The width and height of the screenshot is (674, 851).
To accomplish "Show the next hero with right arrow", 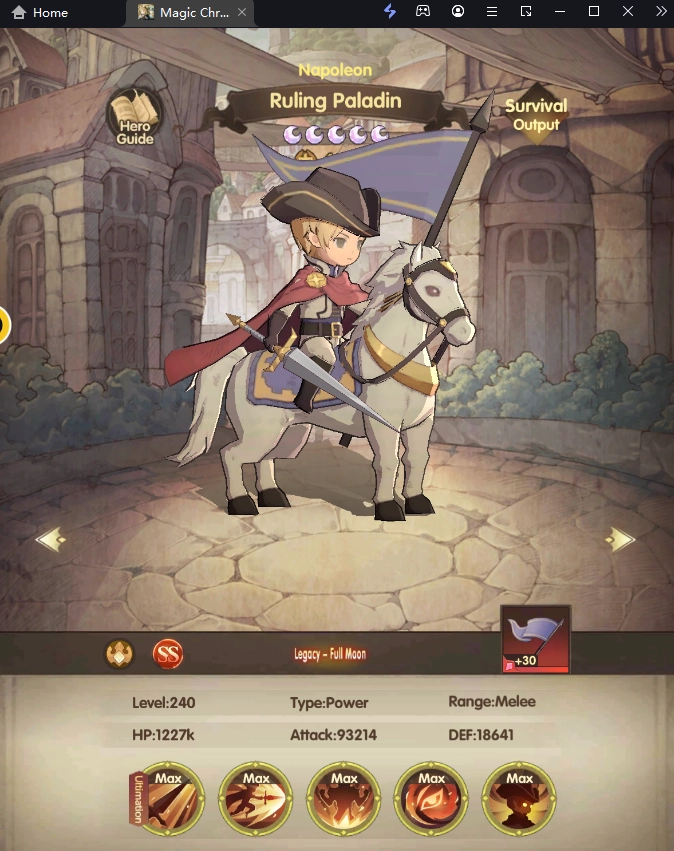I will (x=621, y=540).
